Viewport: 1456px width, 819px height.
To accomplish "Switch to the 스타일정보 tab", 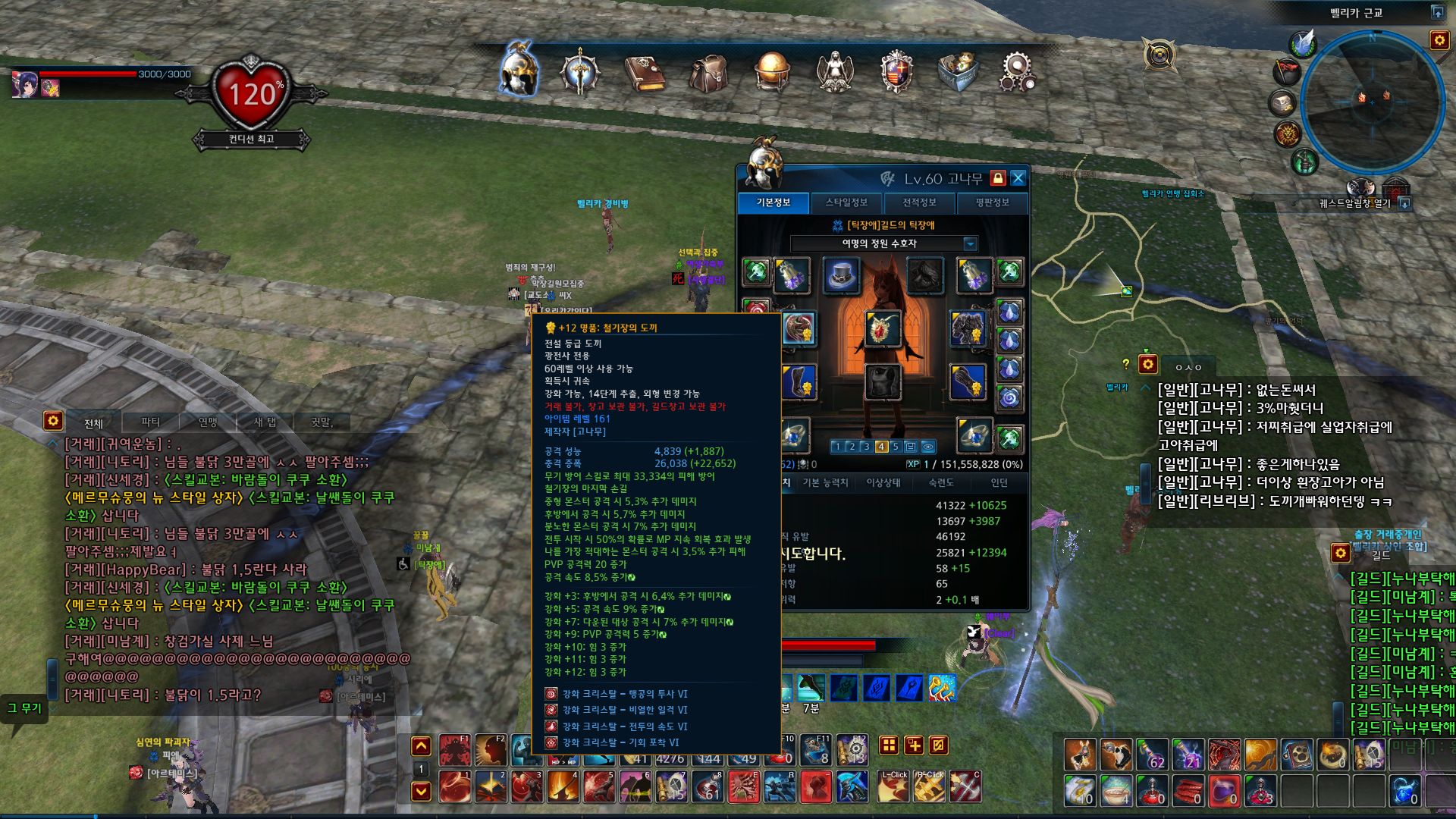I will [846, 202].
